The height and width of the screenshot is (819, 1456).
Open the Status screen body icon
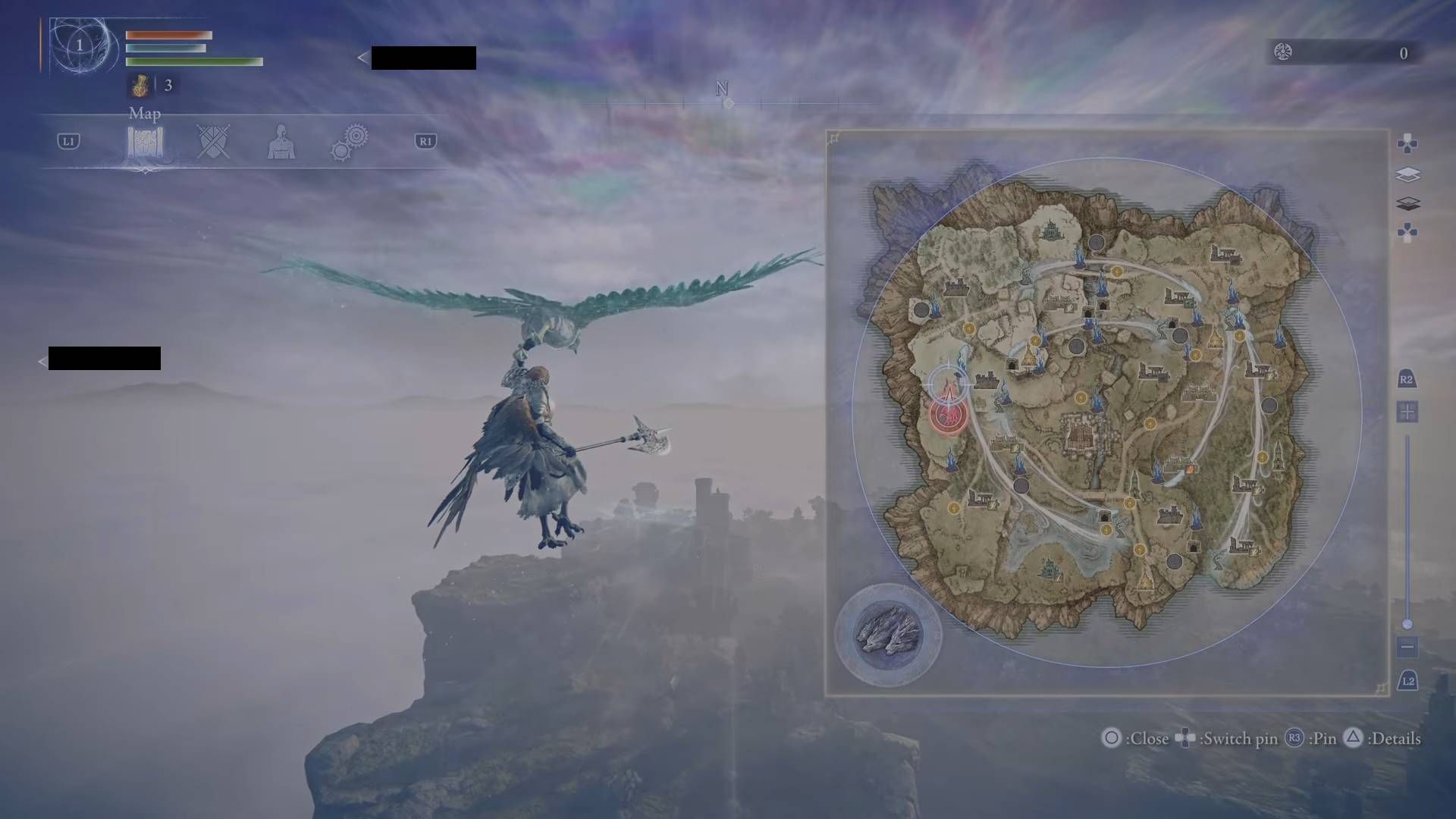point(281,141)
